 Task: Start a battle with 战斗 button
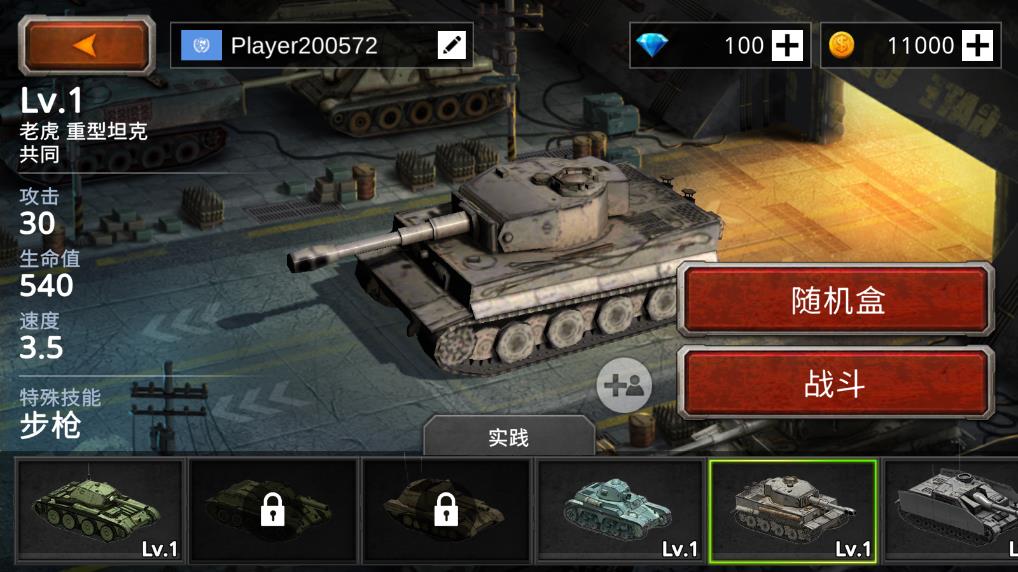836,384
